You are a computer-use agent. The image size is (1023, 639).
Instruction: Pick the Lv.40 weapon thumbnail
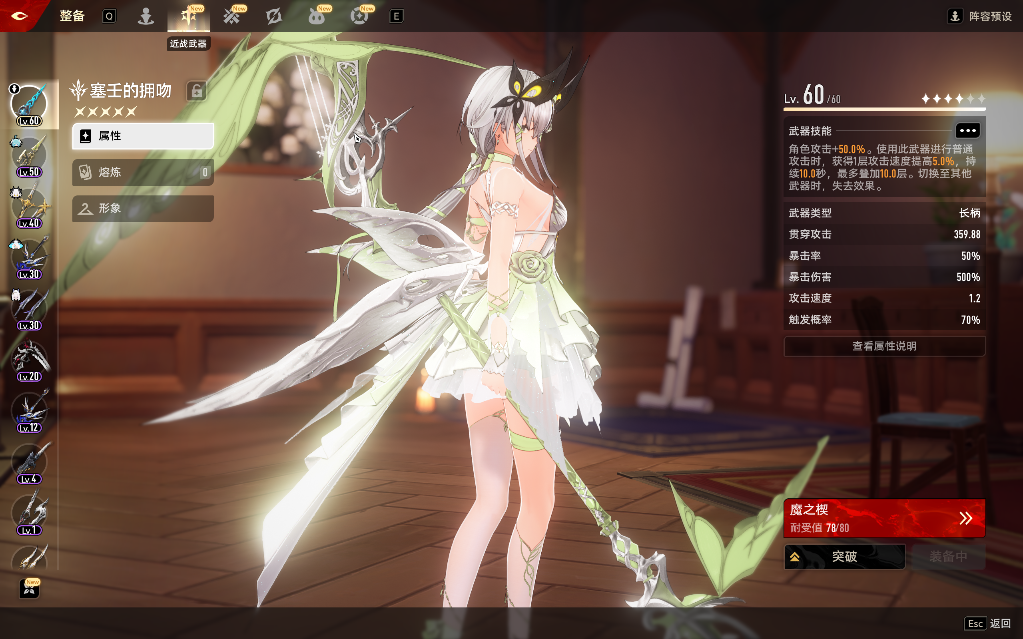pos(28,205)
